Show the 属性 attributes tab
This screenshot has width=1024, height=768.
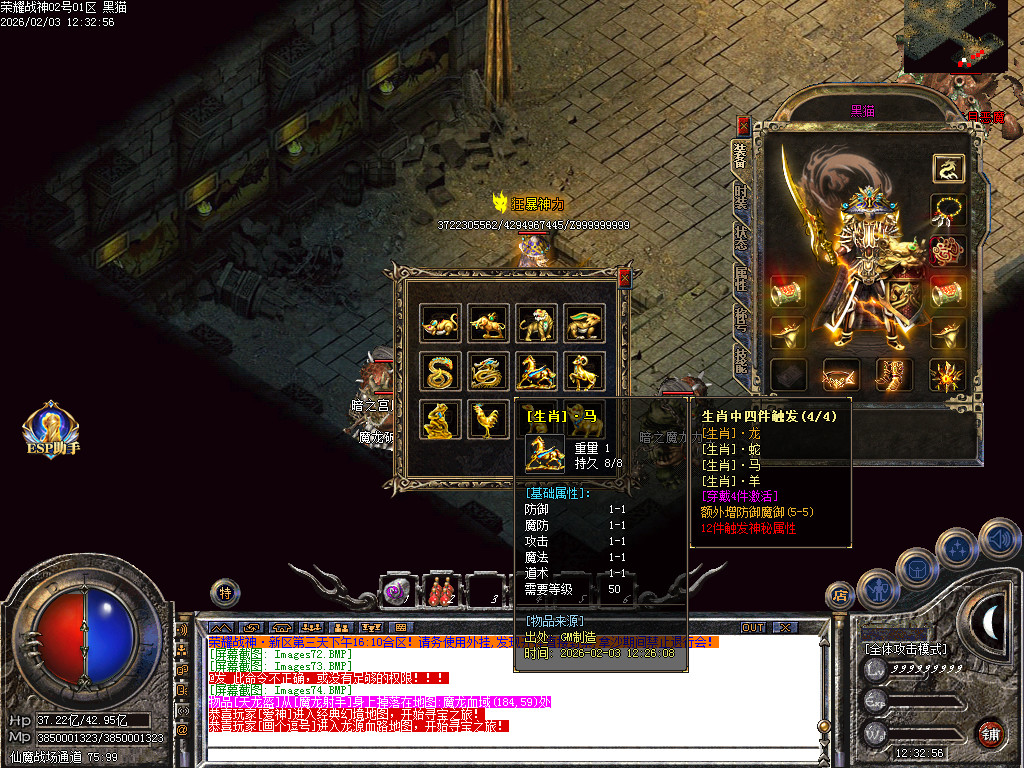point(741,278)
